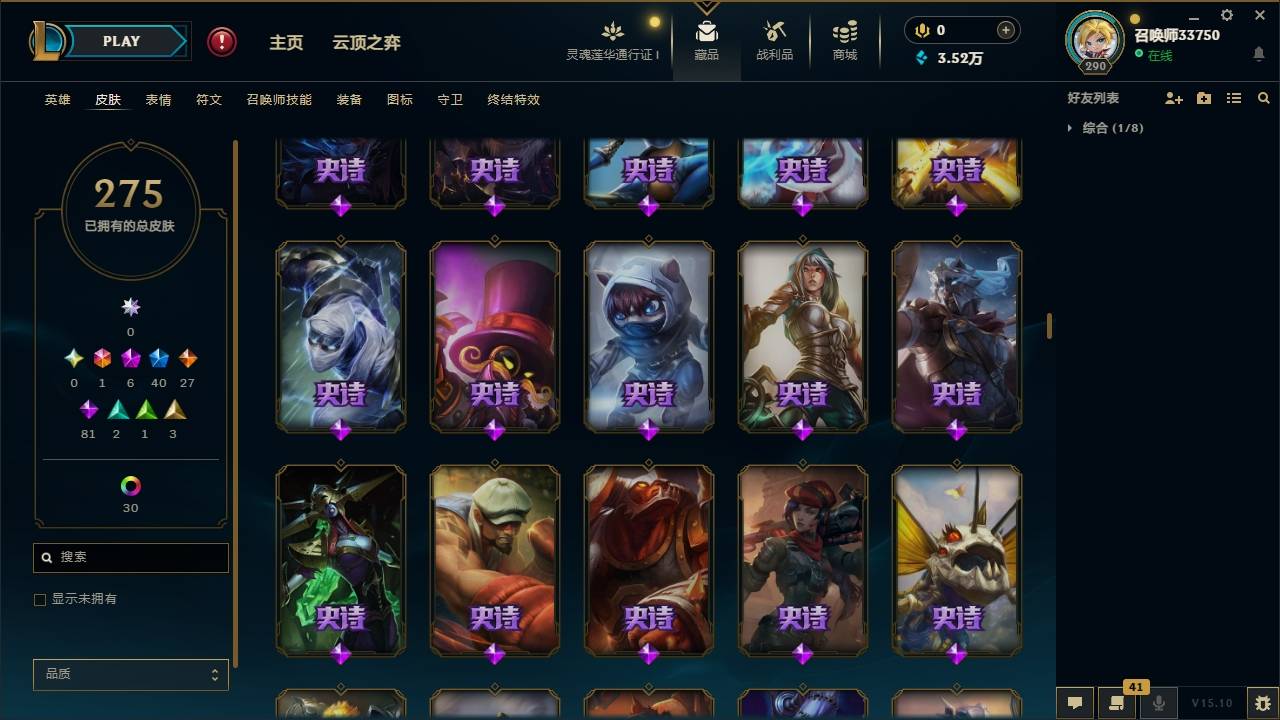
Task: Open the 品质 quality dropdown
Action: [130, 674]
